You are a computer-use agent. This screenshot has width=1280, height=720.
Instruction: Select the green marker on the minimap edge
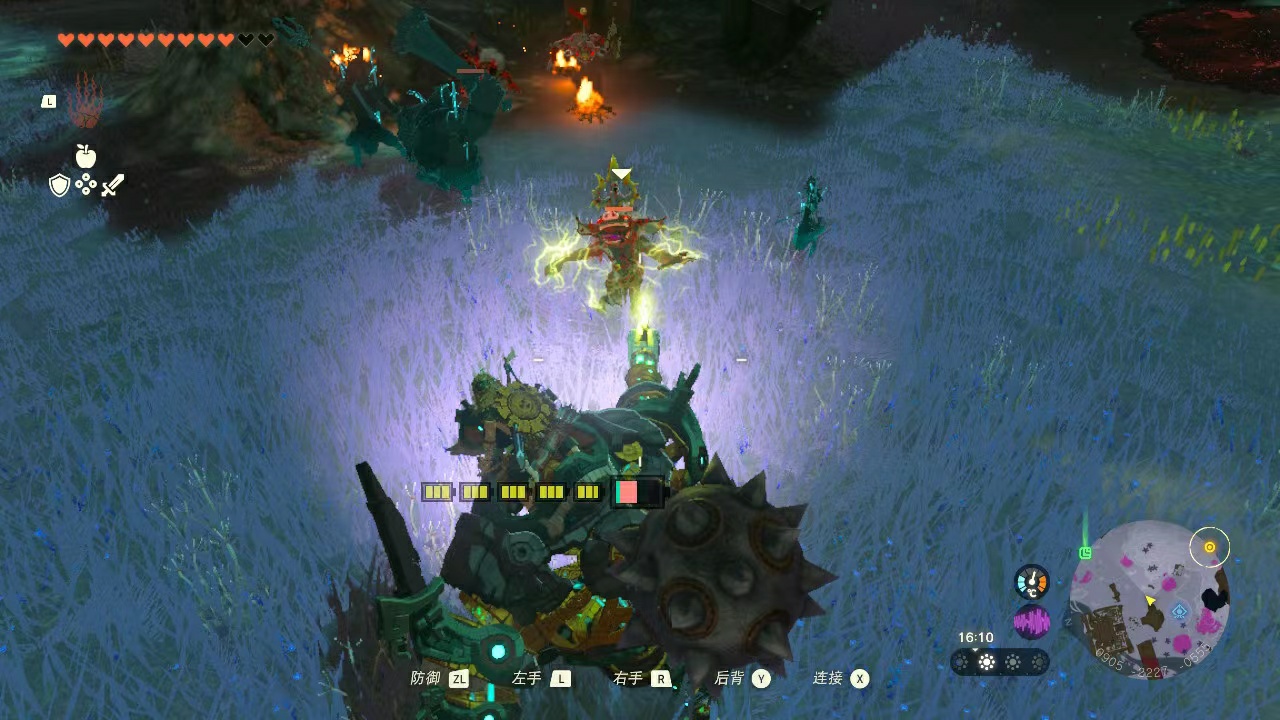[1085, 552]
